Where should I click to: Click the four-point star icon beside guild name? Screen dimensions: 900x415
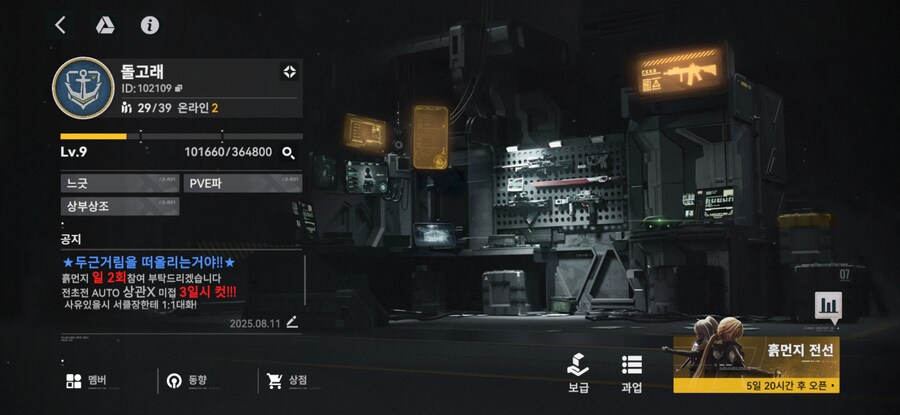(x=290, y=71)
